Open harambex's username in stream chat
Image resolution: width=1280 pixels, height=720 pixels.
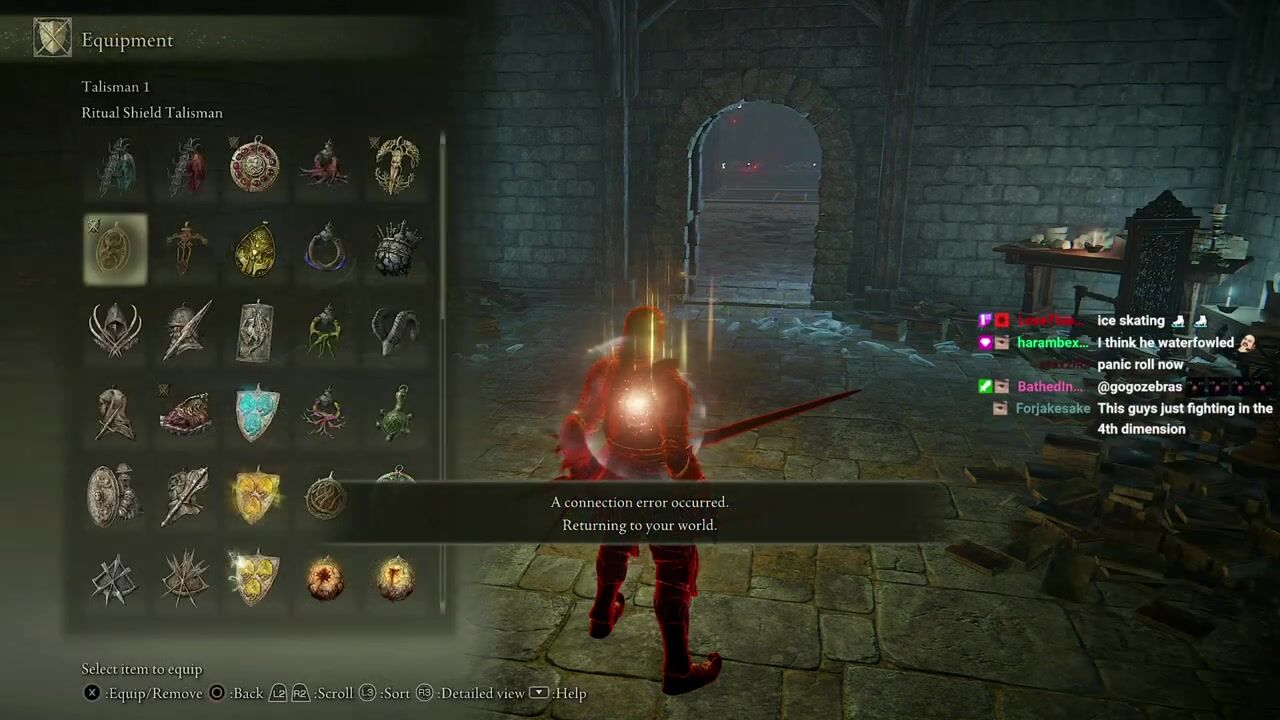1052,343
